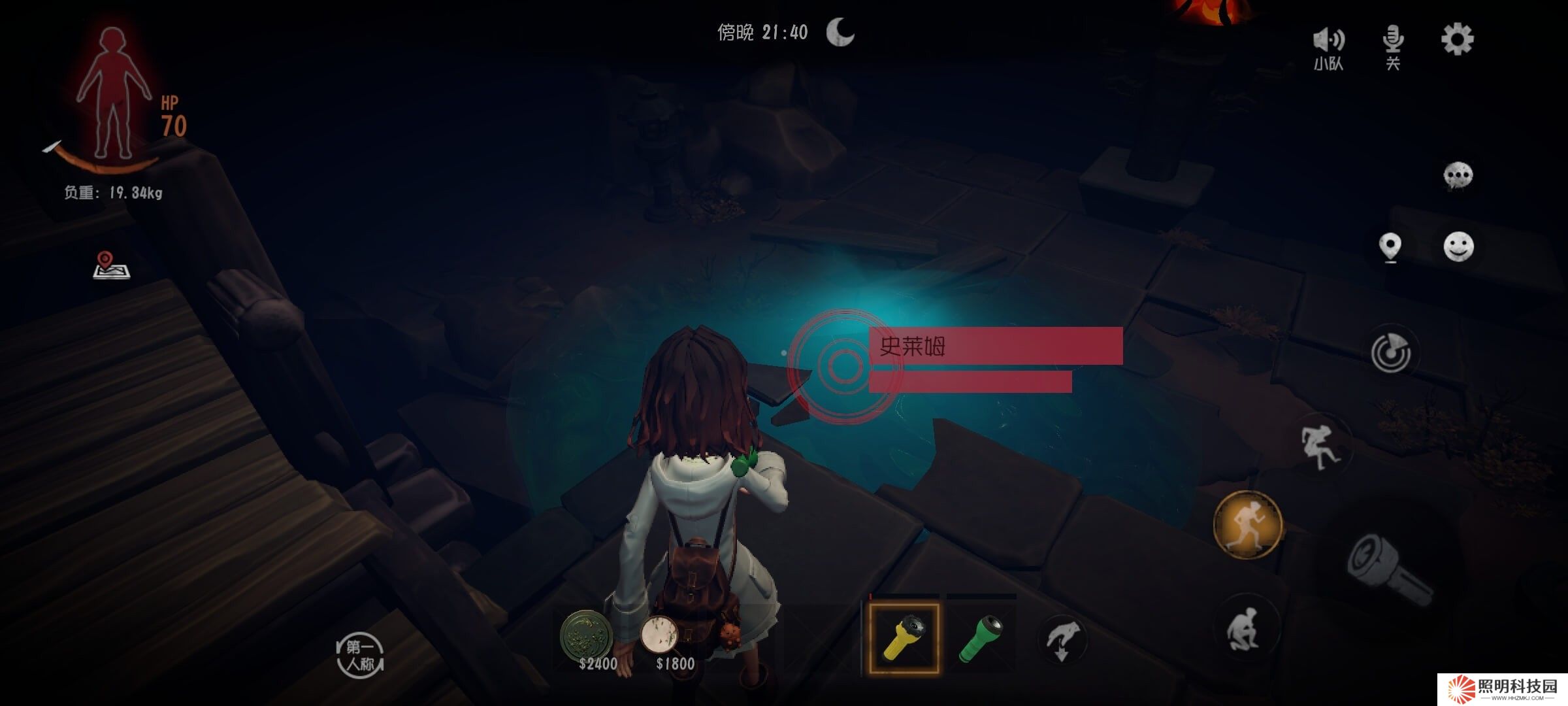The width and height of the screenshot is (1568, 706).
Task: Open the settings gear
Action: pyautogui.click(x=1457, y=40)
